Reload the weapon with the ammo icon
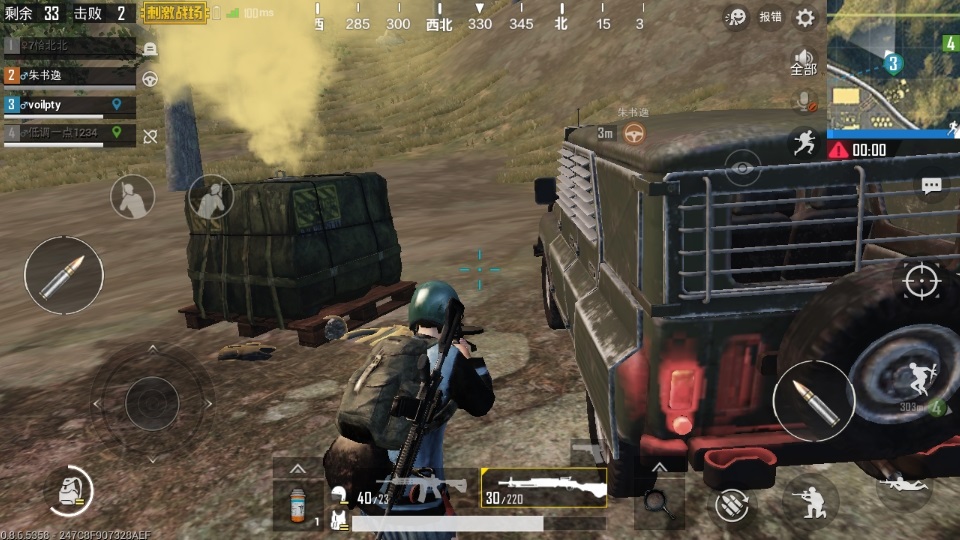The height and width of the screenshot is (540, 960). pyautogui.click(x=732, y=504)
